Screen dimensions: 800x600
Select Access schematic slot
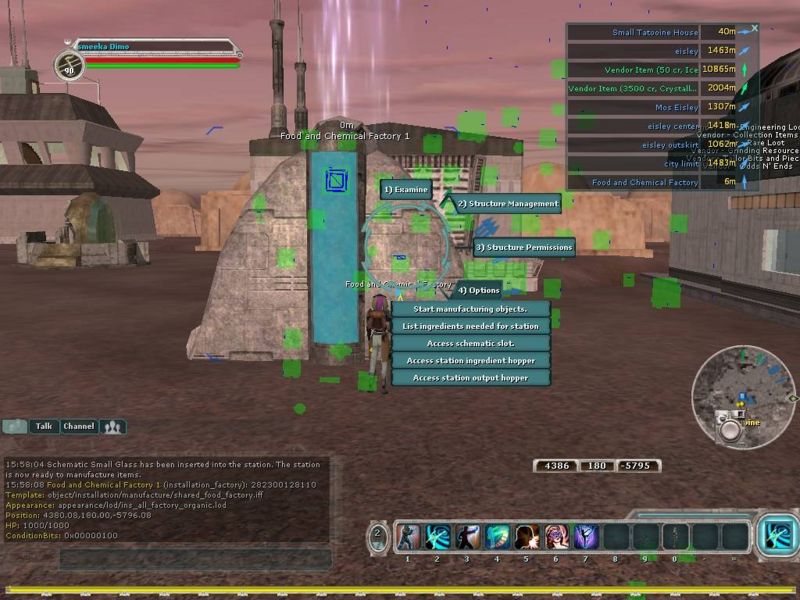tap(470, 343)
